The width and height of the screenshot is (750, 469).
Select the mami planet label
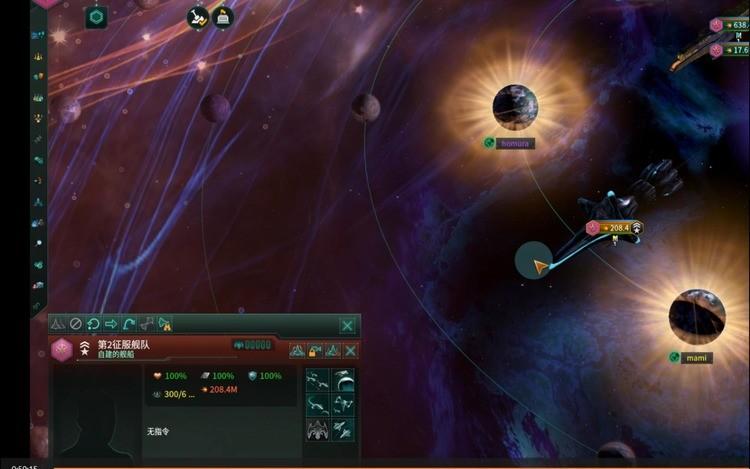coord(697,357)
